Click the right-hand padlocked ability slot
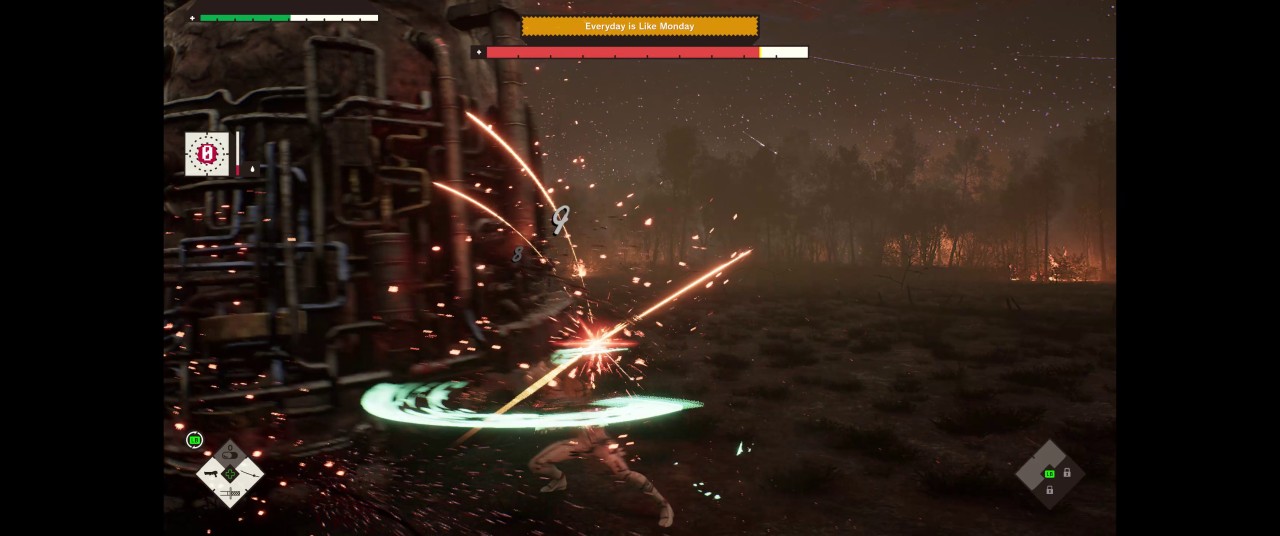 coord(1067,473)
